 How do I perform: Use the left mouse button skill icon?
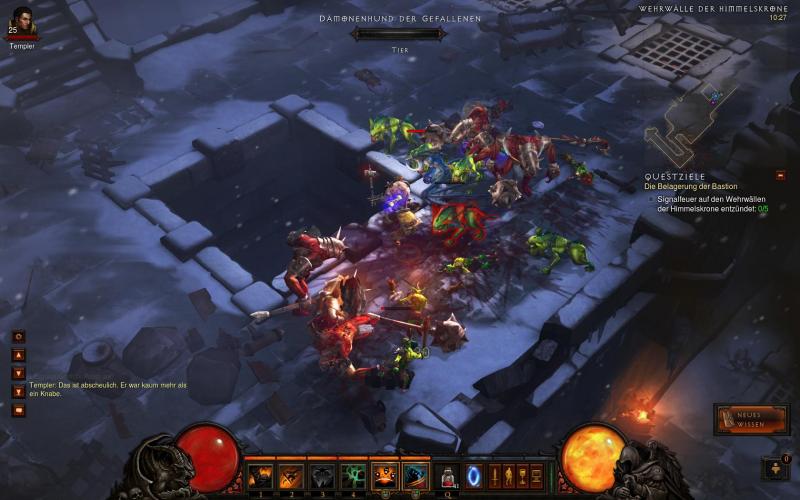pos(385,476)
